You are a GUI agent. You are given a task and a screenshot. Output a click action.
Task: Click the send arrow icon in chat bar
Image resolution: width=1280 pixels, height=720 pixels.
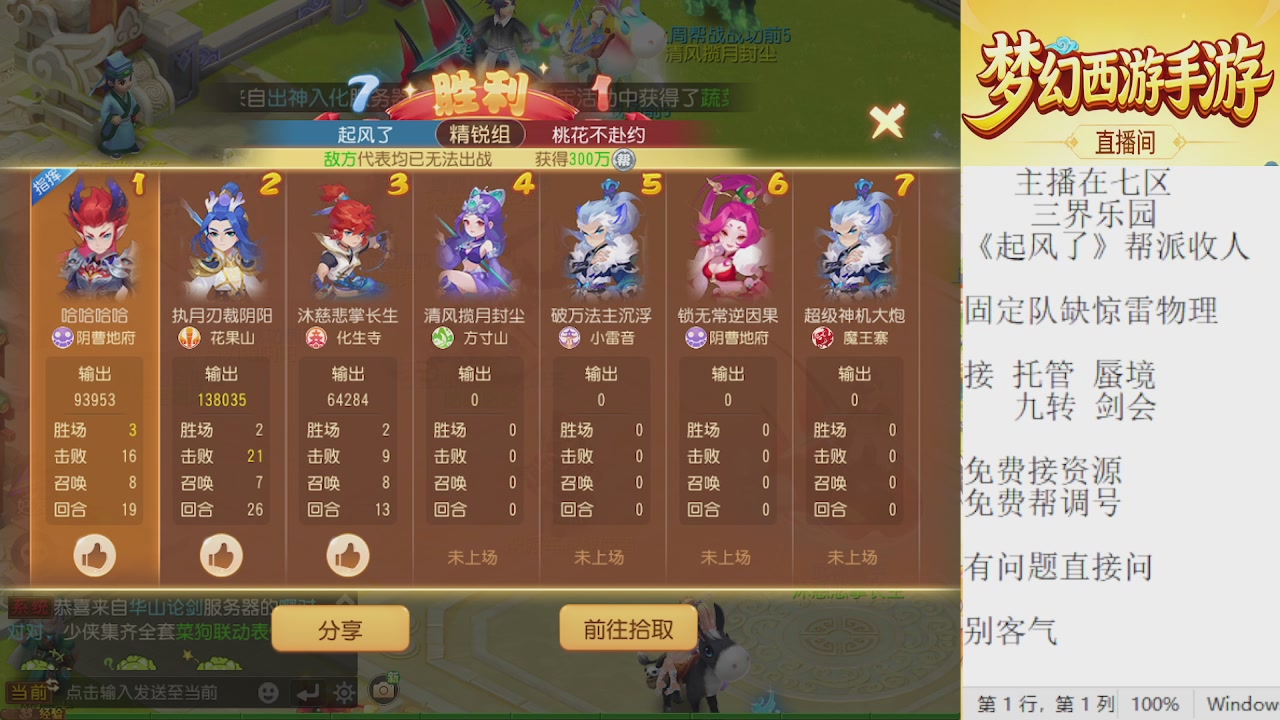pos(308,694)
